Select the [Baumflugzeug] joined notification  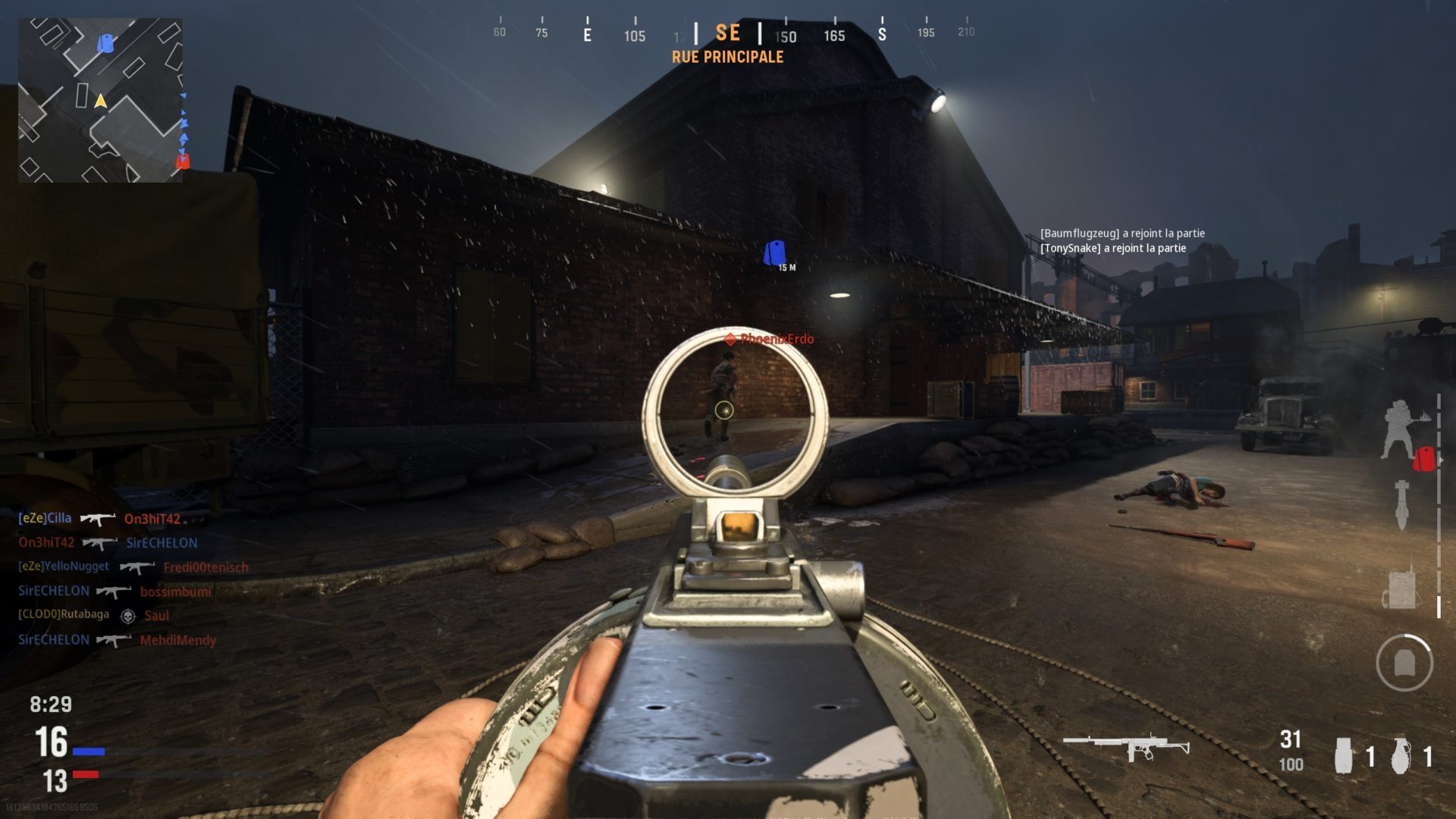1122,234
